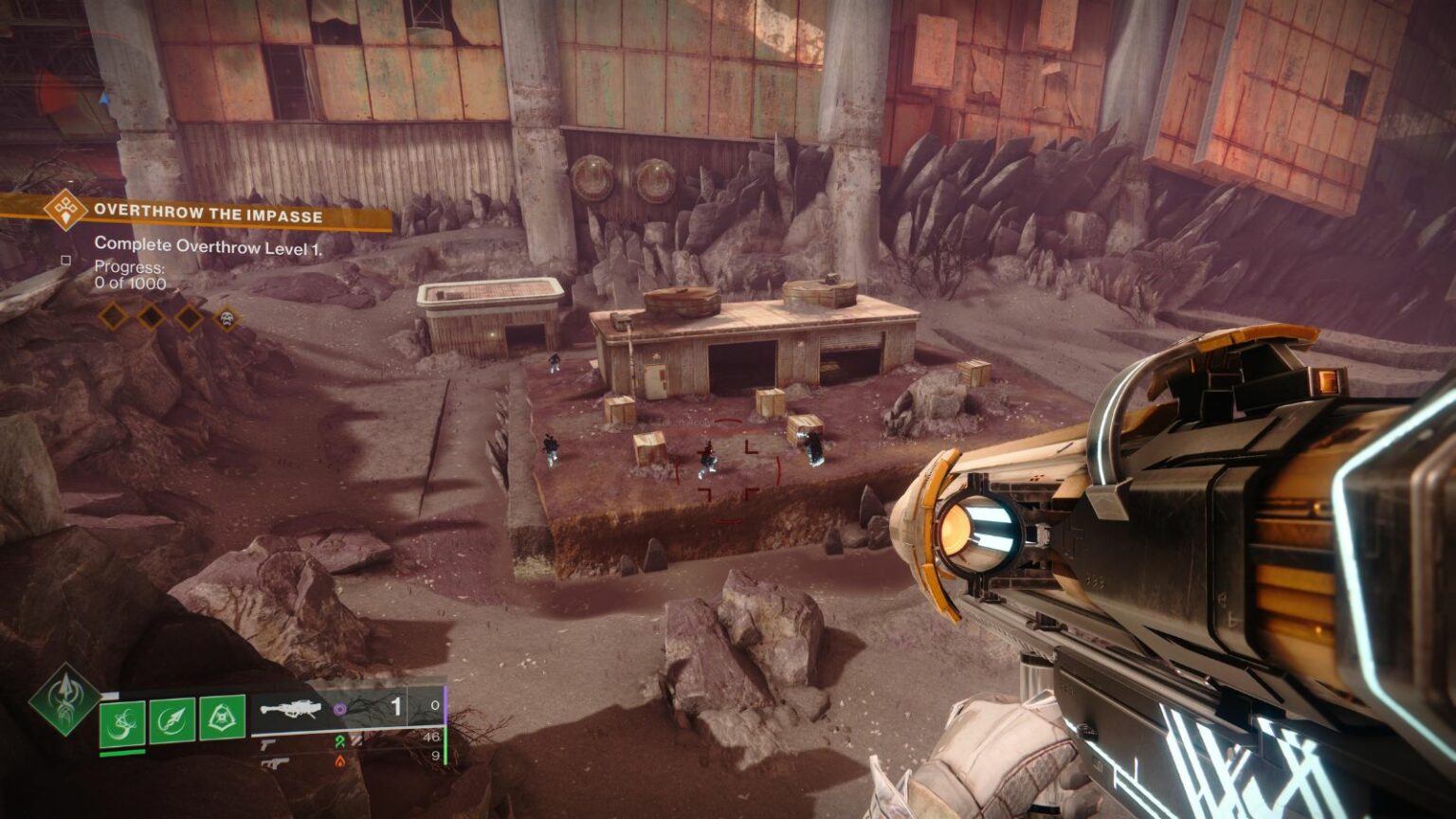Select the equipped heavy weapon silhouette icon
This screenshot has height=819, width=1456.
coord(292,709)
